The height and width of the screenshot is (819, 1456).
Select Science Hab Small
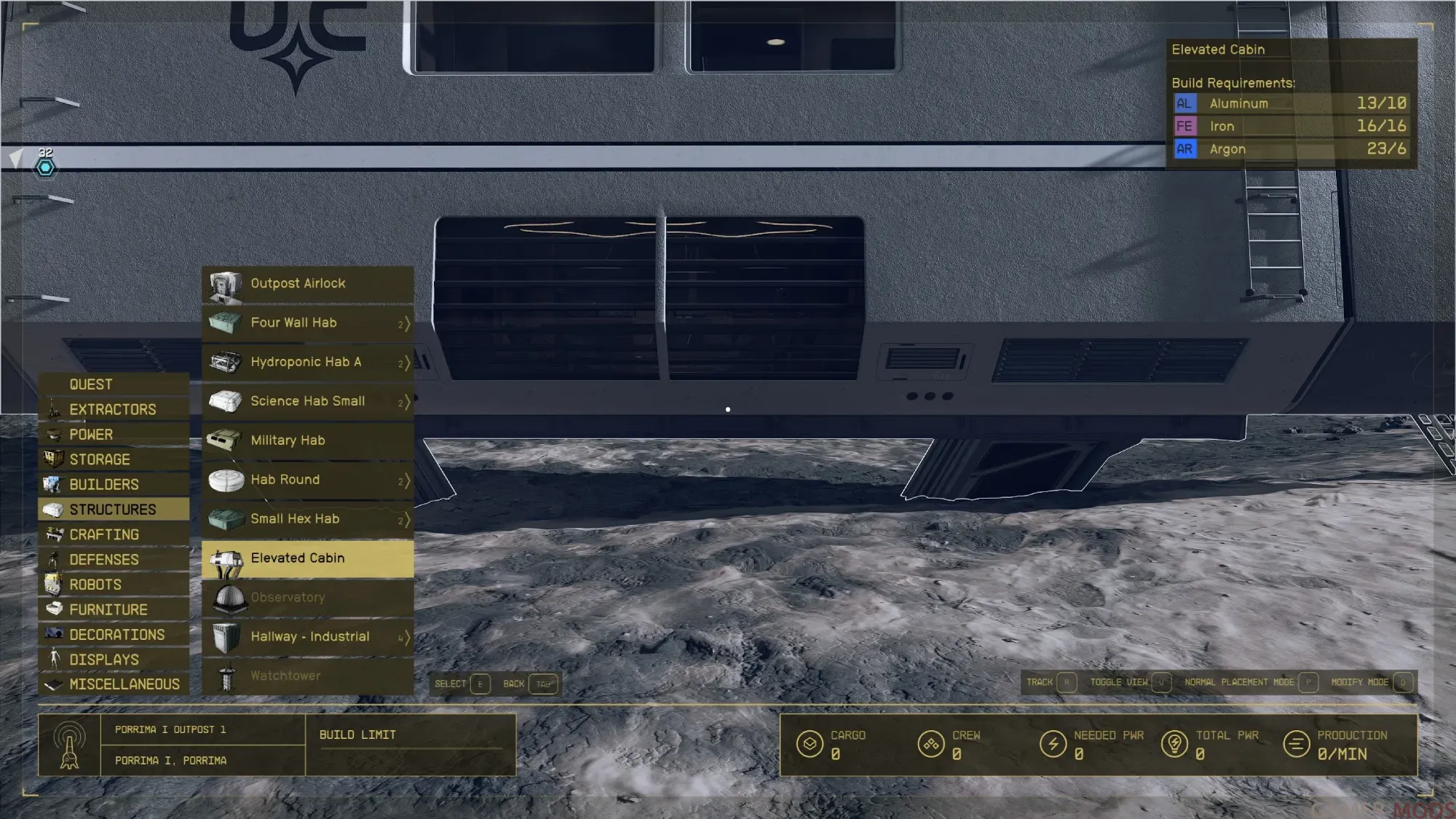307,402
